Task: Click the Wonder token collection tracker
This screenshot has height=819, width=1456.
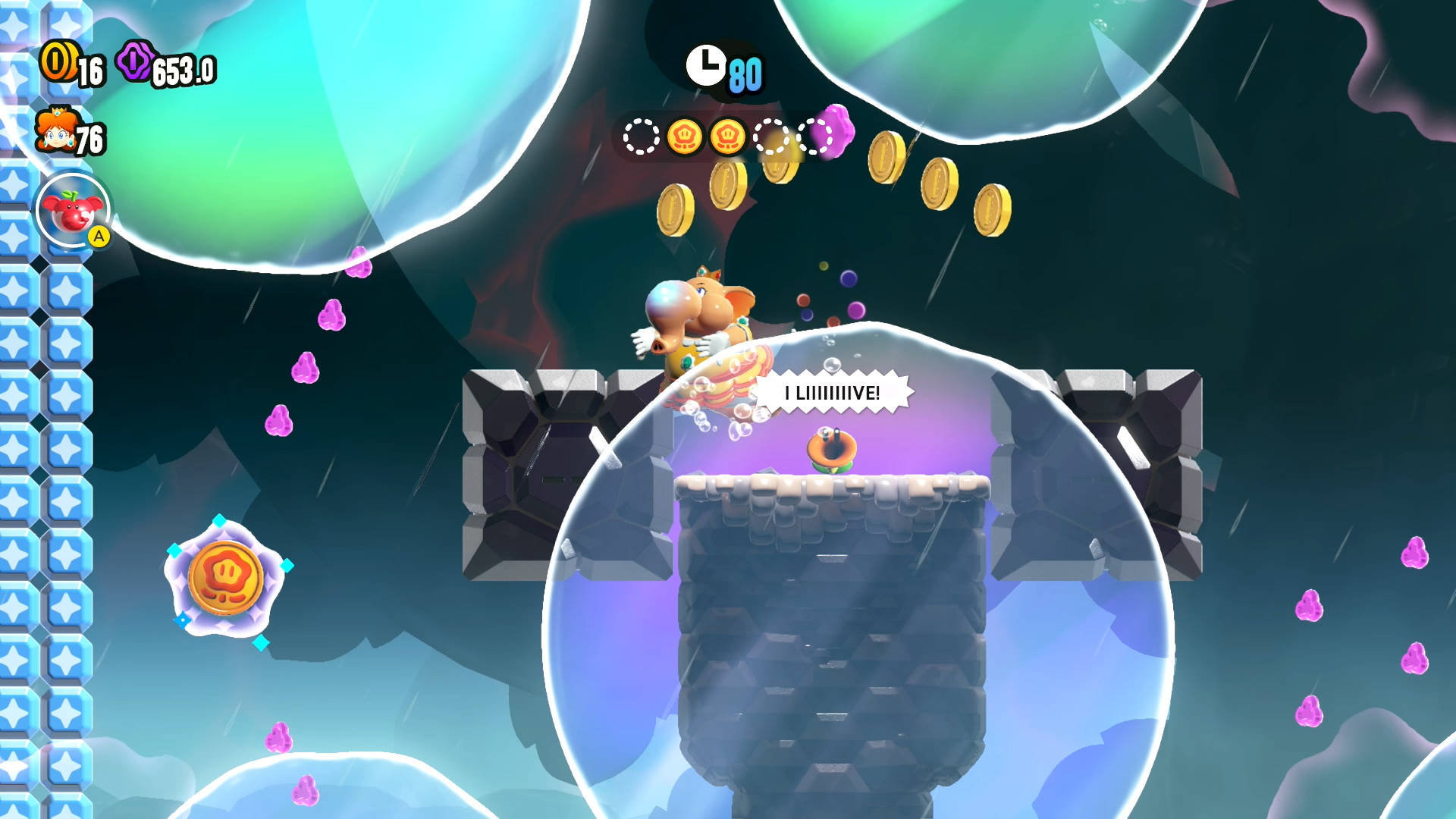Action: tap(728, 137)
